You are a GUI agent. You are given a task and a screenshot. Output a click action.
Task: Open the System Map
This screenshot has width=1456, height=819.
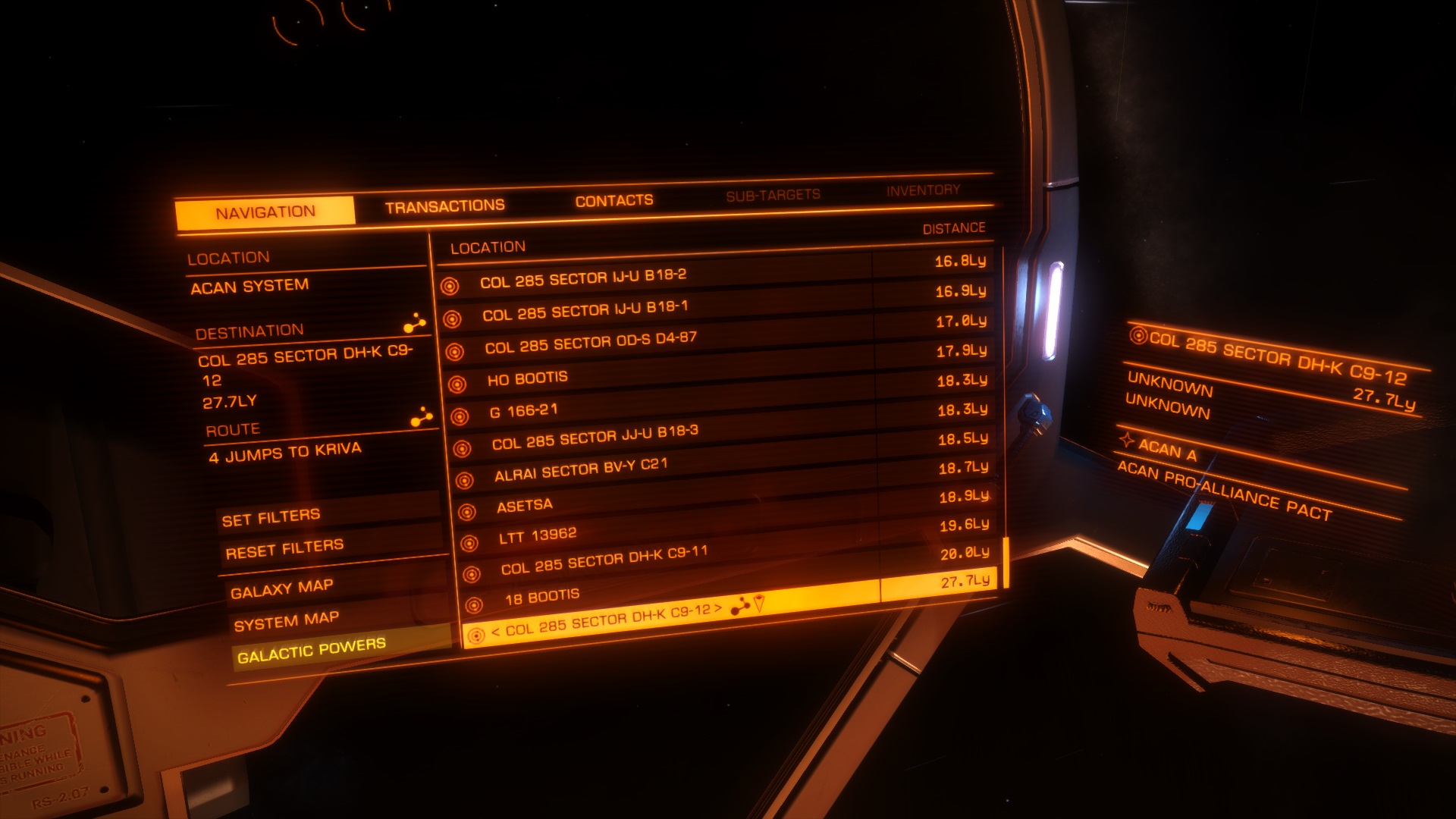pos(286,621)
